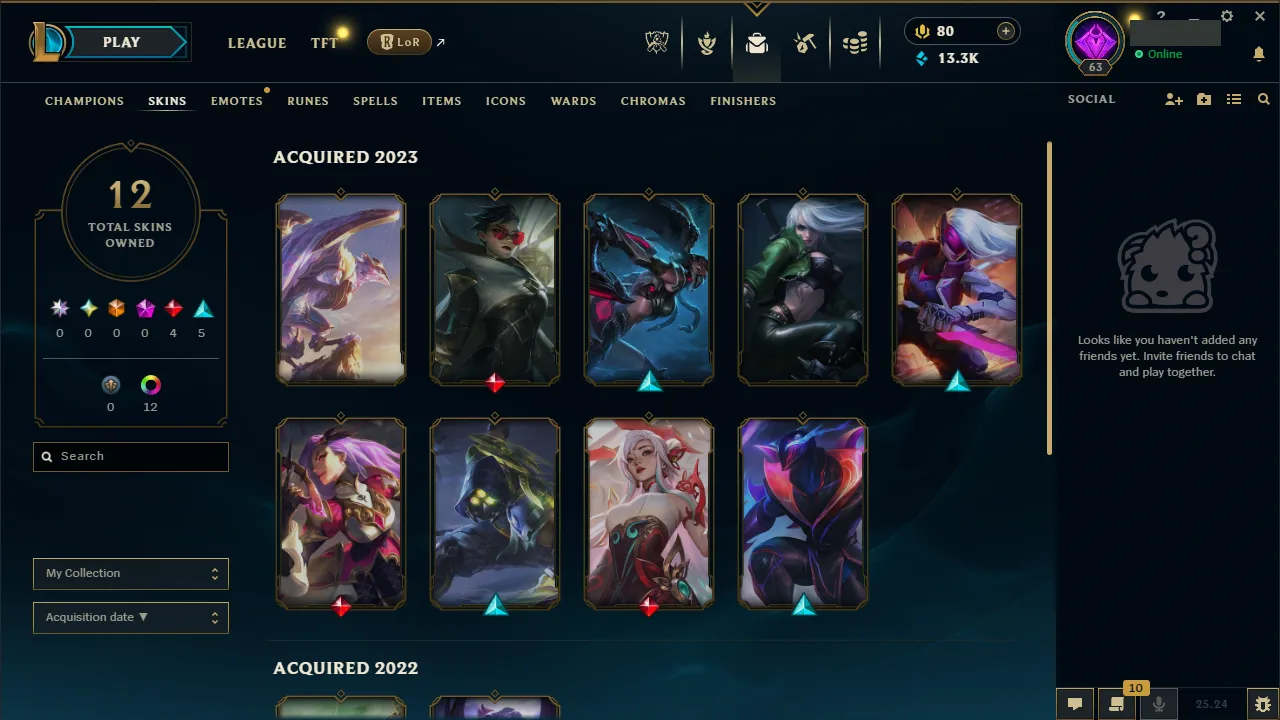The height and width of the screenshot is (720, 1280).
Task: Open the Loot backpack icon
Action: pos(756,43)
